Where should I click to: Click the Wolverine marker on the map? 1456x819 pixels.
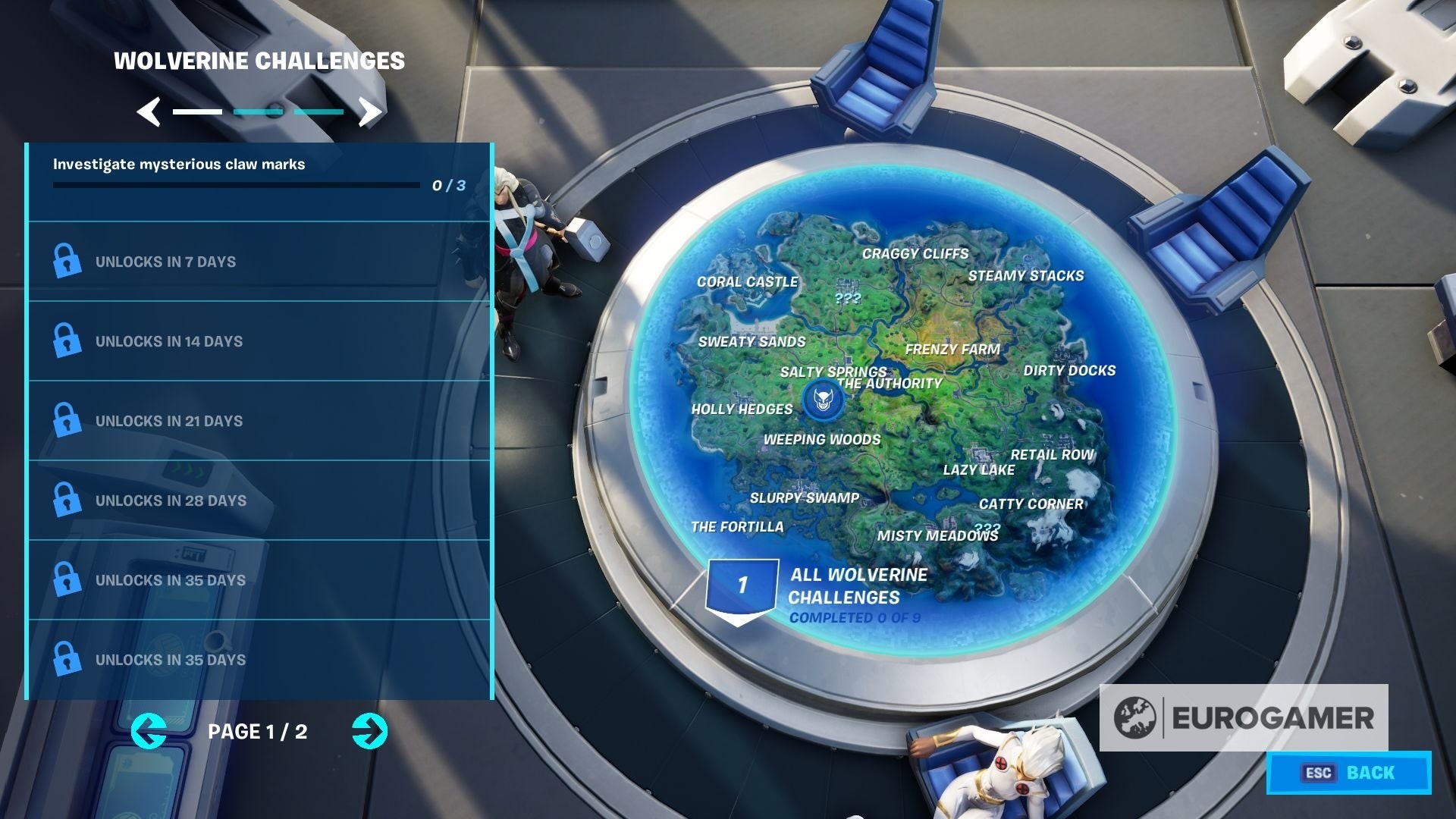(823, 400)
